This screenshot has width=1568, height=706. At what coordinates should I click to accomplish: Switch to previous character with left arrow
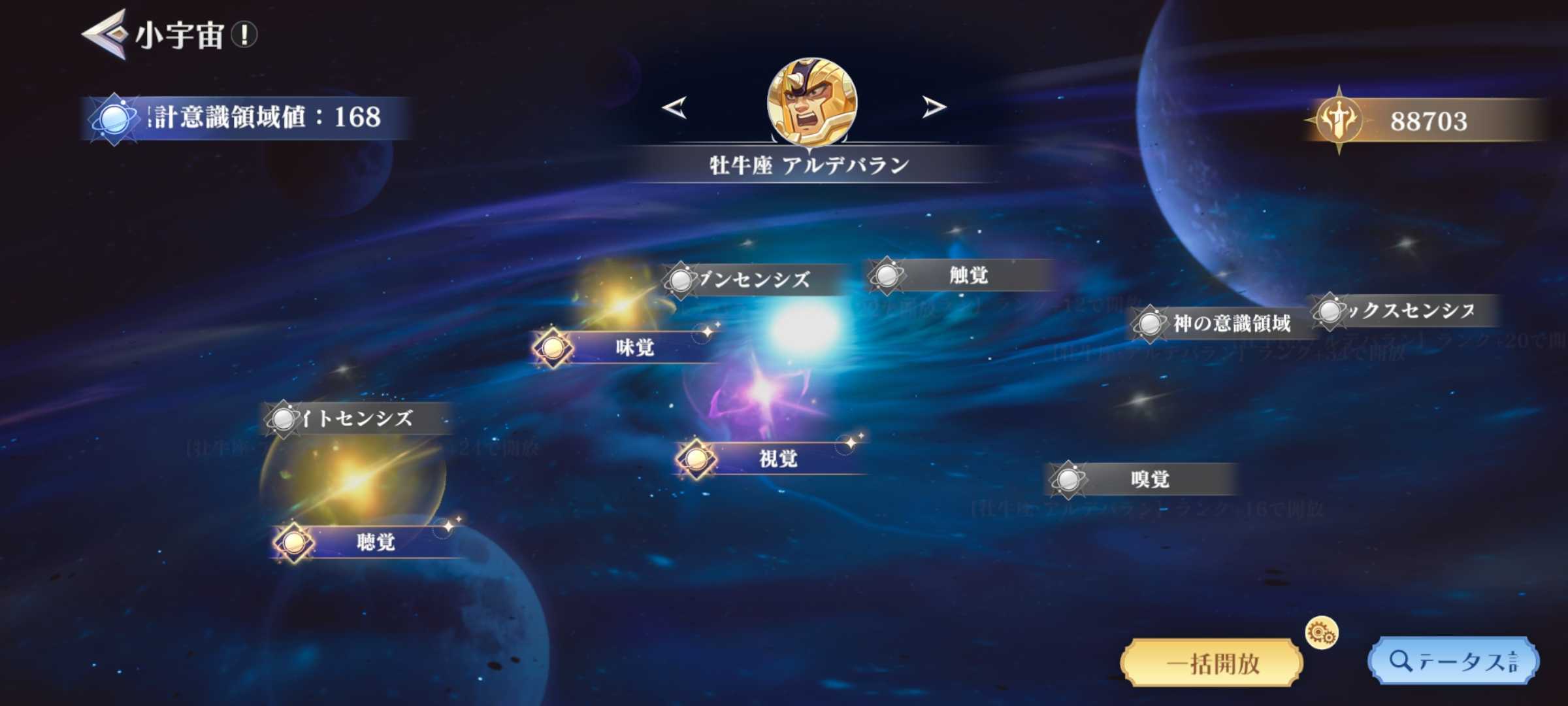point(673,106)
